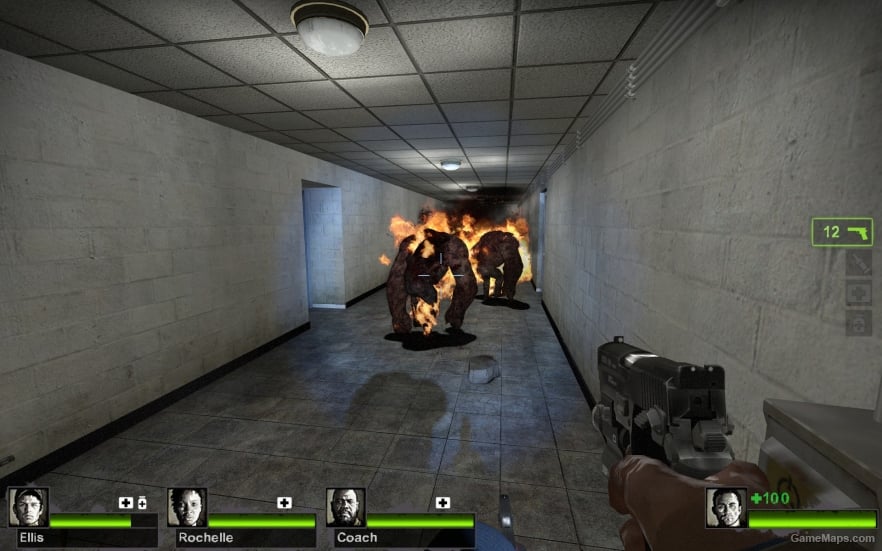Select the empty pills slot
Screen dimensions: 882x551
pos(859,324)
